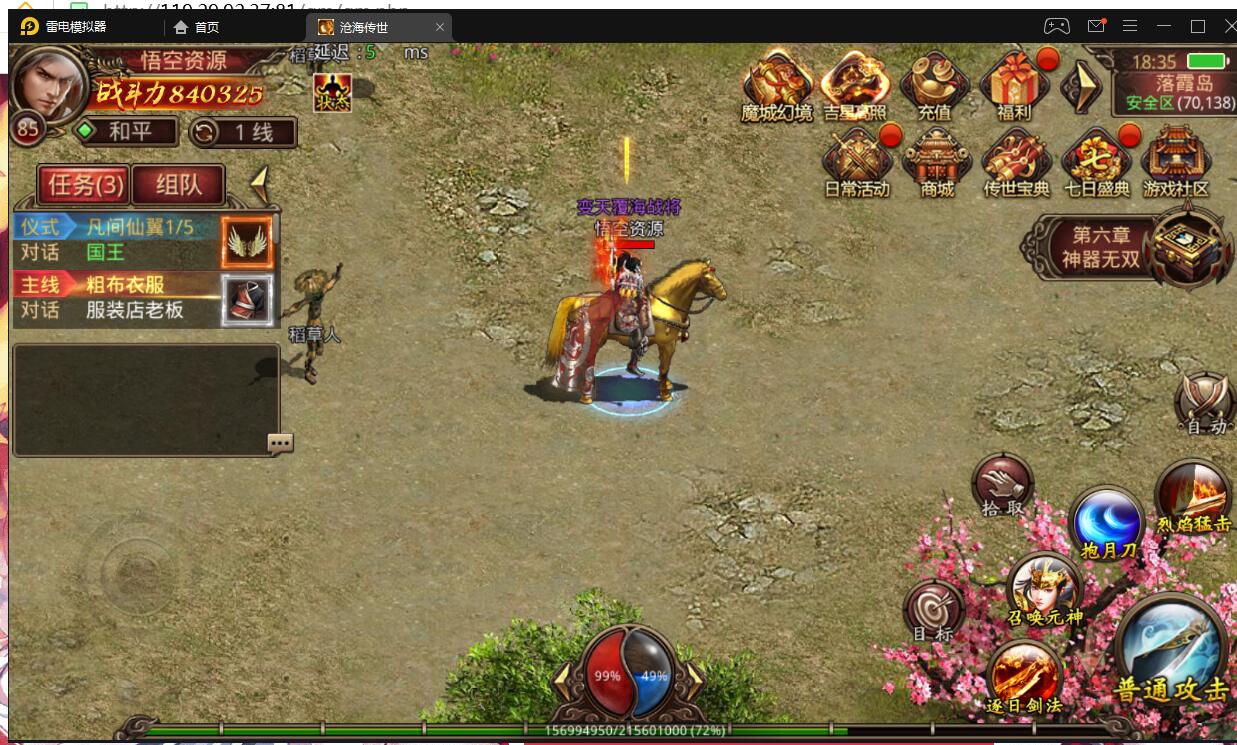Open the 第六章 神器无双 chapter panel
The width and height of the screenshot is (1237, 745).
click(1100, 247)
